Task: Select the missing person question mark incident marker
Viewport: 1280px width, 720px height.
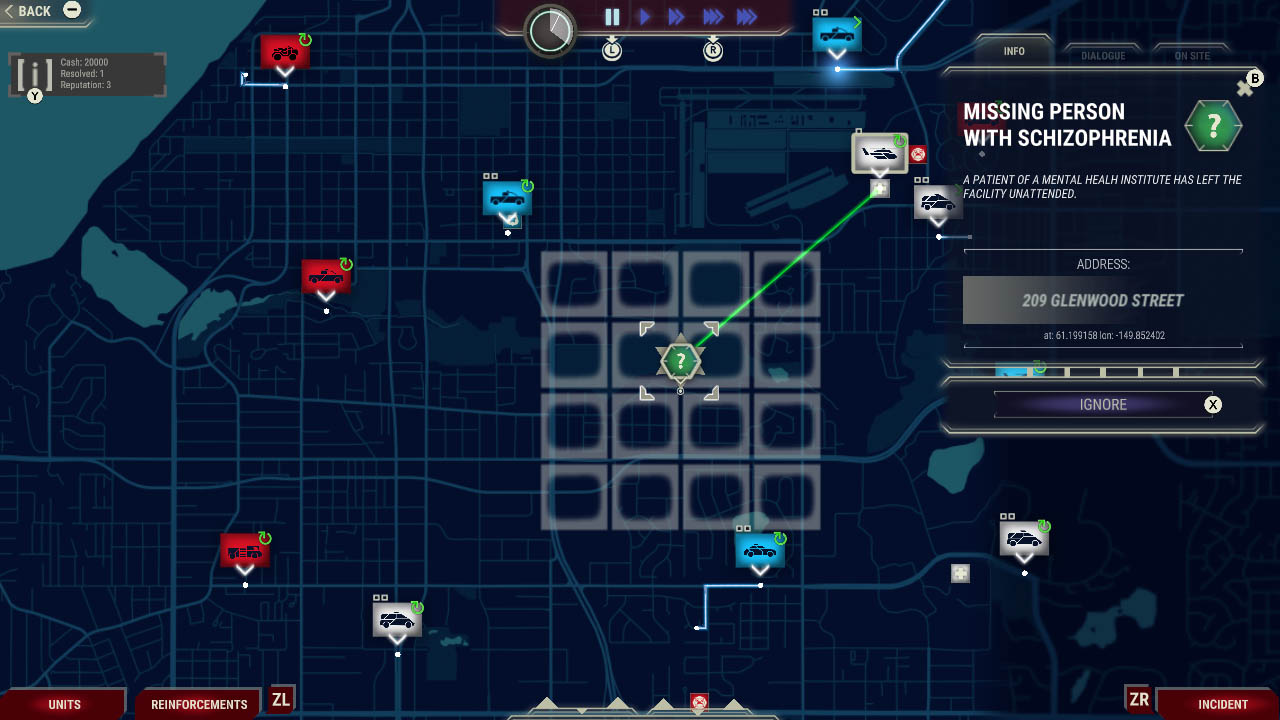Action: pyautogui.click(x=680, y=360)
